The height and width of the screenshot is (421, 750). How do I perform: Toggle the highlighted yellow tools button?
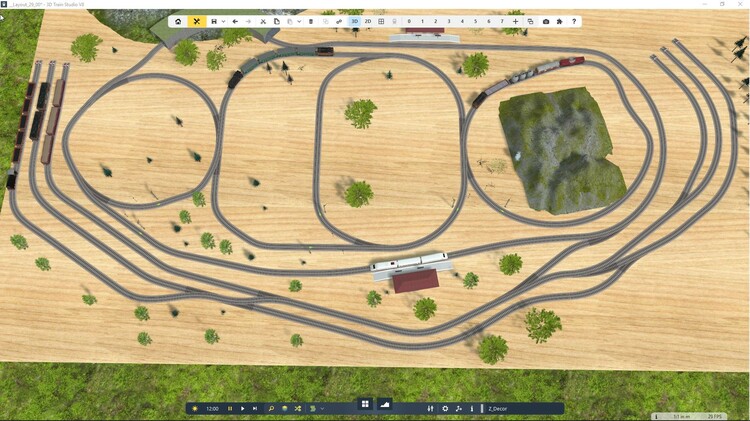click(197, 21)
